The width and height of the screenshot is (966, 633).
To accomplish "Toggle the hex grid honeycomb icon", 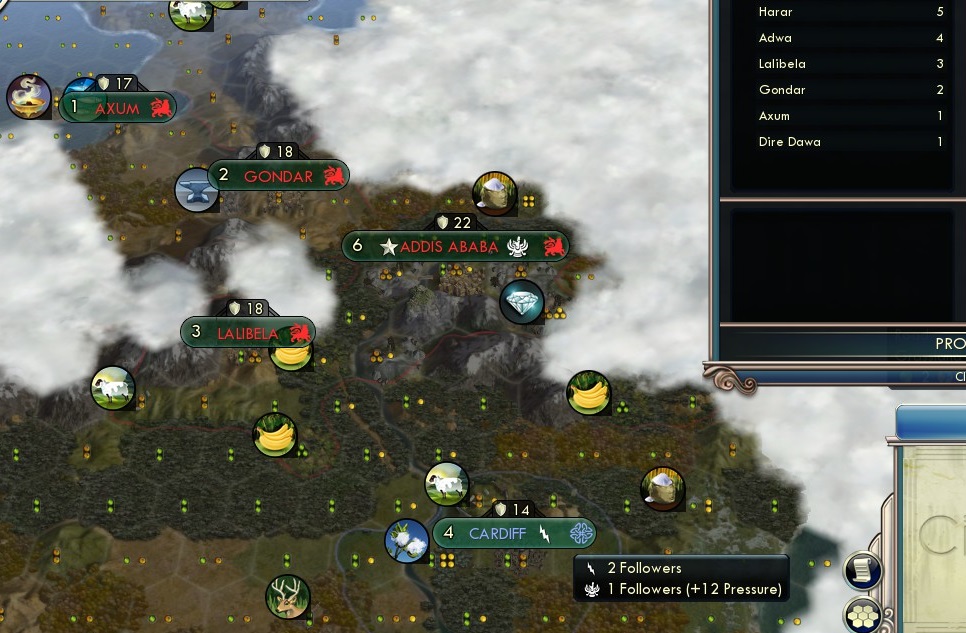I will pos(863,615).
